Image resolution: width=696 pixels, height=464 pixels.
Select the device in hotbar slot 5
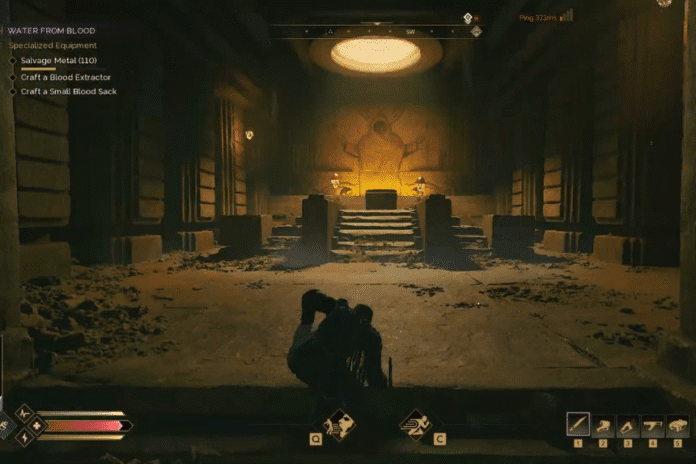pyautogui.click(x=677, y=424)
